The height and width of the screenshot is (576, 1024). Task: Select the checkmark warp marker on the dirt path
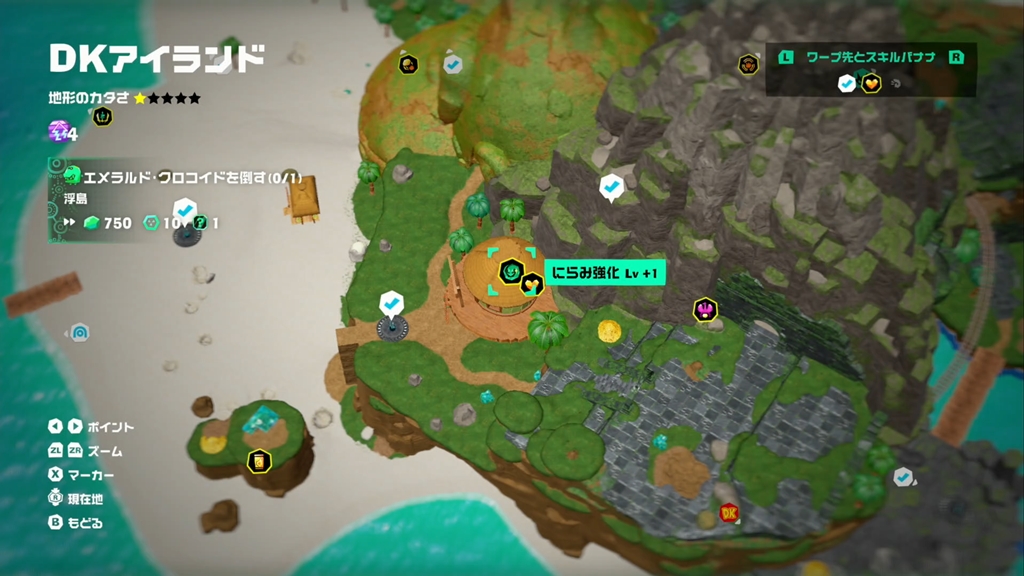[x=391, y=302]
